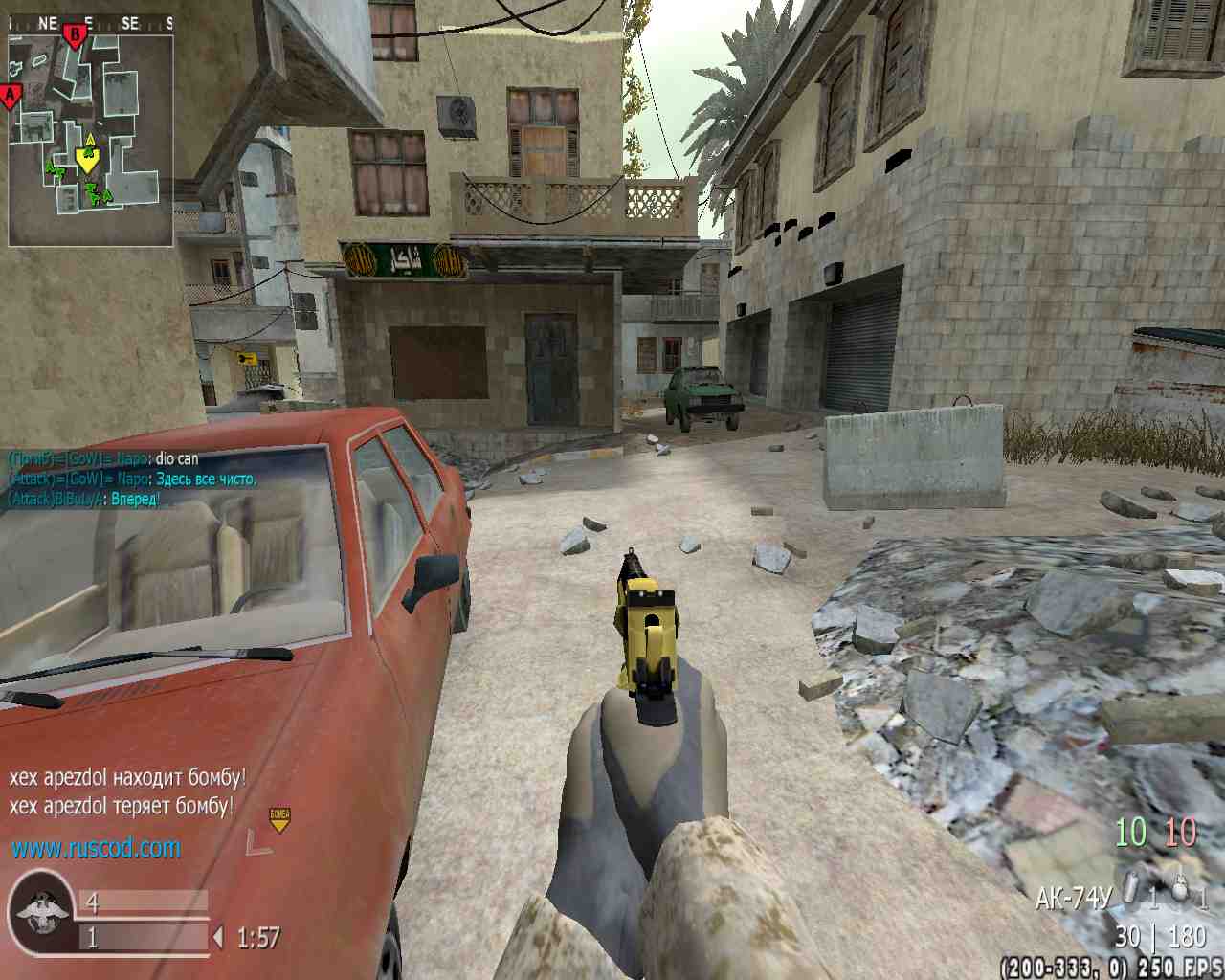Viewport: 1225px width, 980px height.
Task: Click the yellow bomb objective icon
Action: pos(279,818)
